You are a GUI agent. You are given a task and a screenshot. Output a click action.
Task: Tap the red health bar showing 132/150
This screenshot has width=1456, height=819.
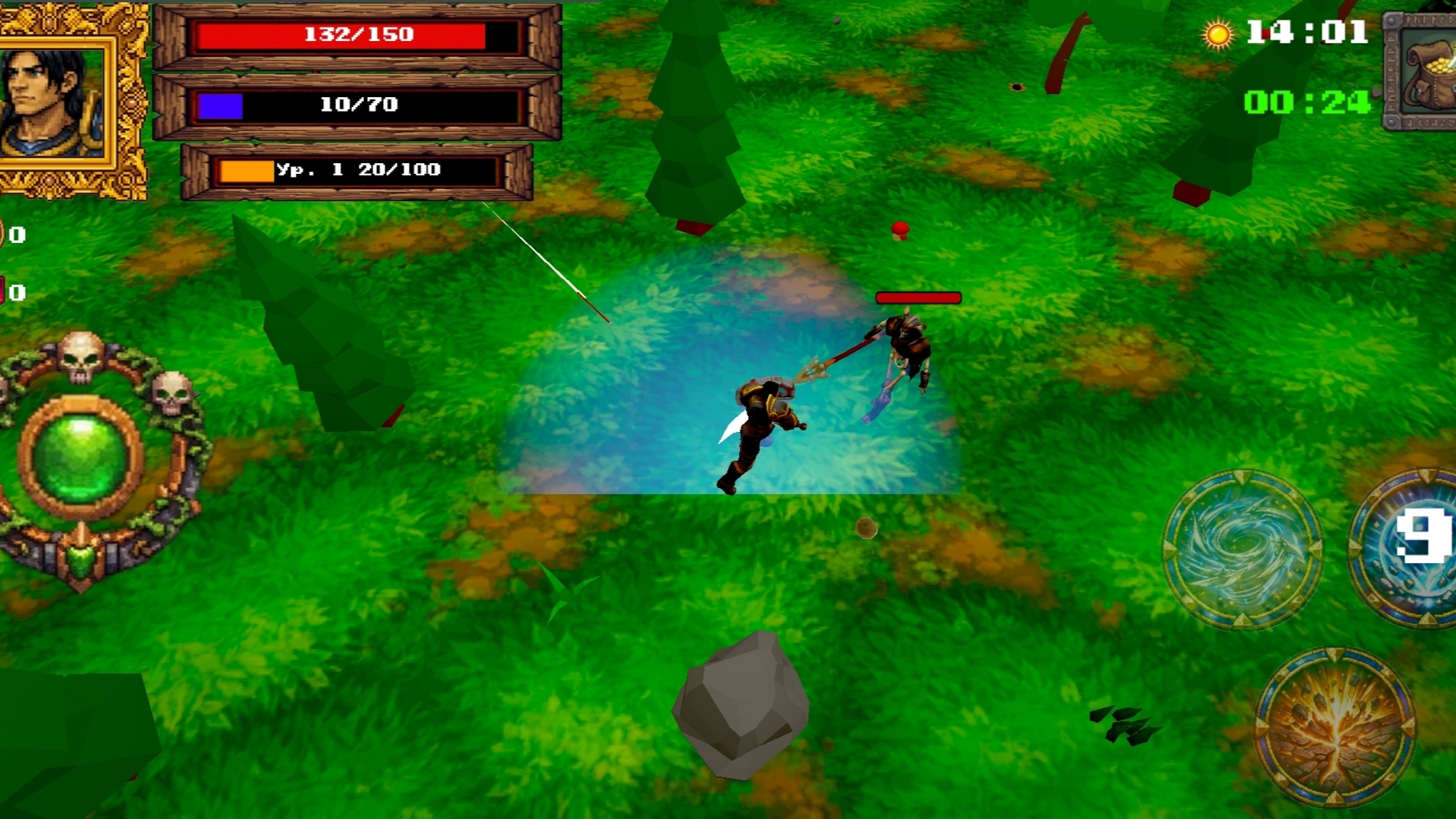click(x=357, y=34)
